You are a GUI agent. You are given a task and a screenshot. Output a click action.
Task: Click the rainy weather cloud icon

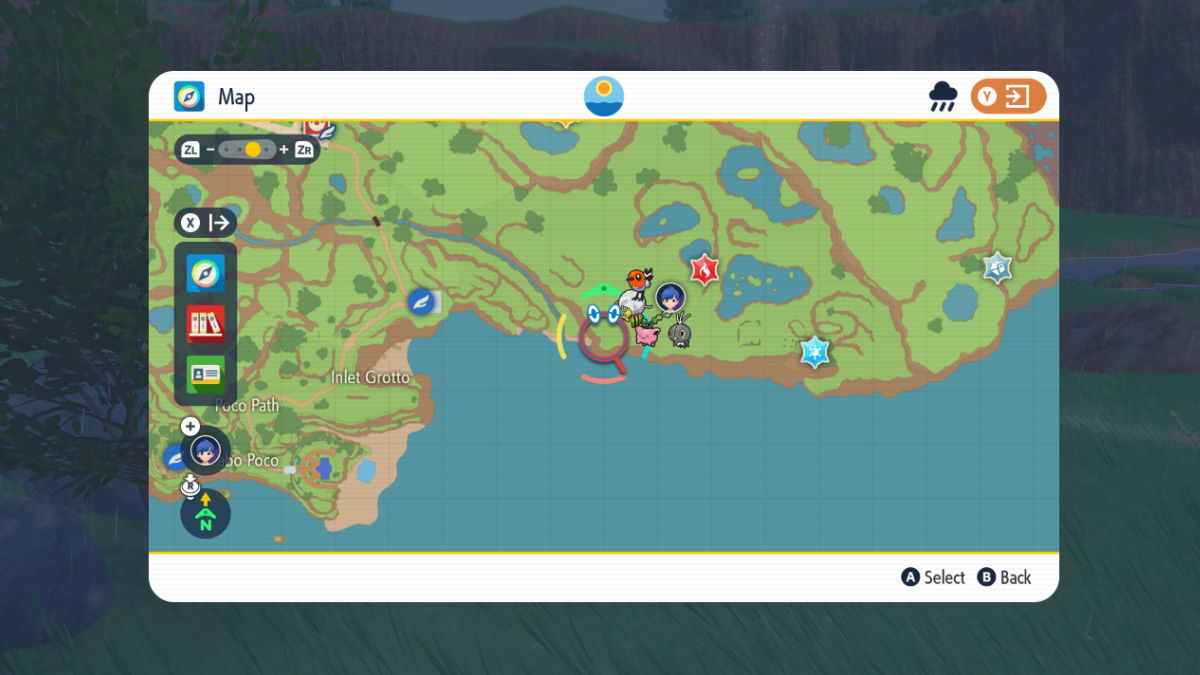(942, 97)
